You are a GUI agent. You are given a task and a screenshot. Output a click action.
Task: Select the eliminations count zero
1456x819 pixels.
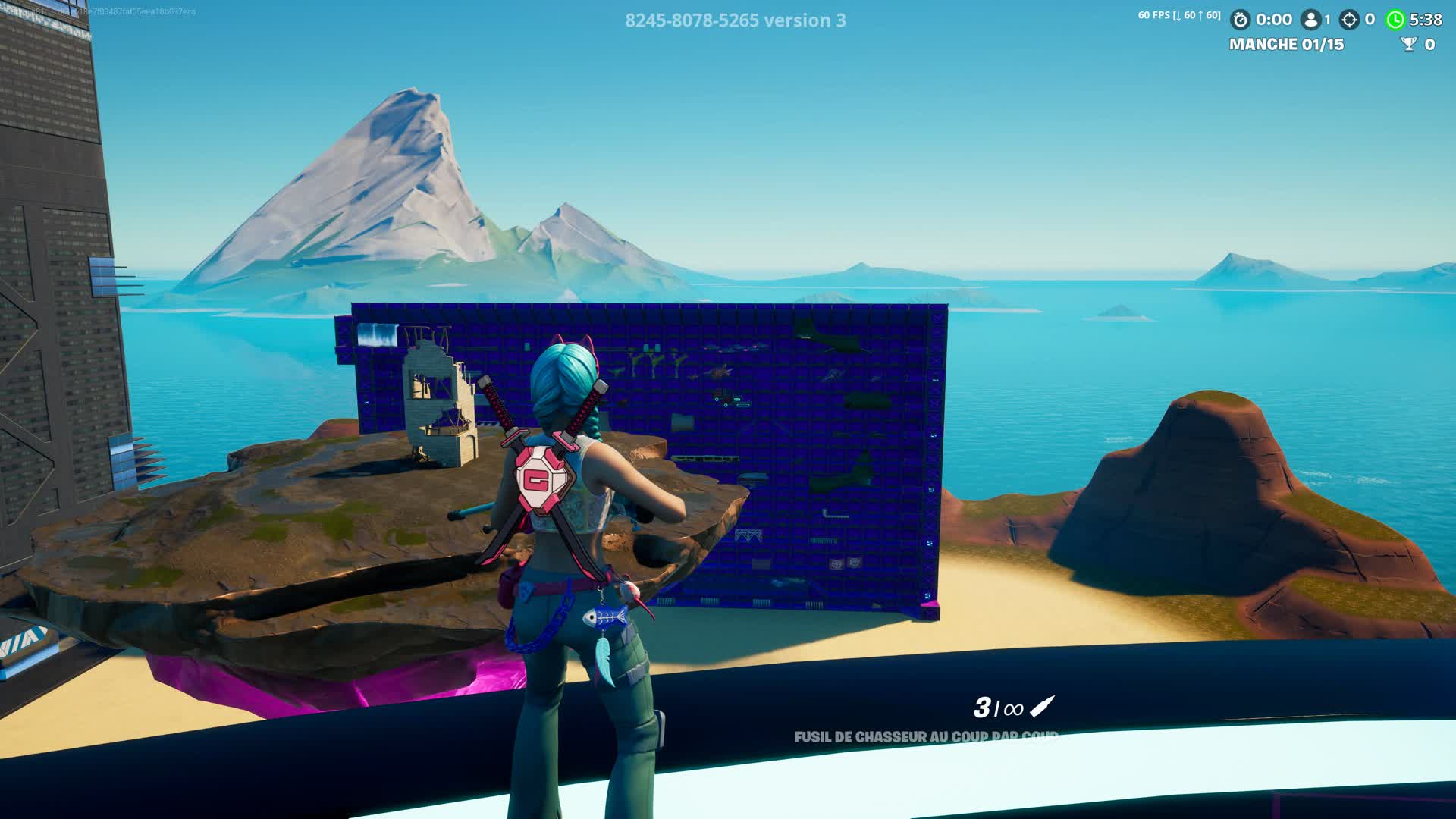click(x=1370, y=20)
